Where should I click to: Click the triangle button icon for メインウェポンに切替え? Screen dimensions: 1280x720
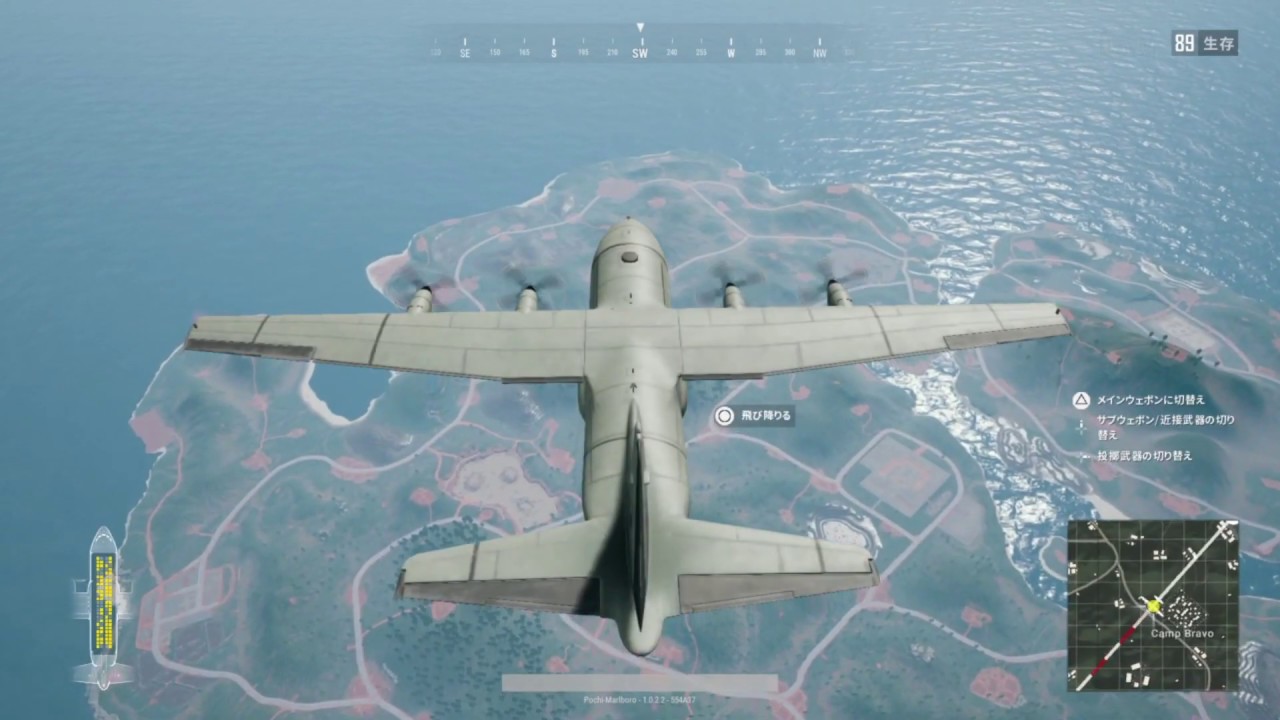[1081, 400]
